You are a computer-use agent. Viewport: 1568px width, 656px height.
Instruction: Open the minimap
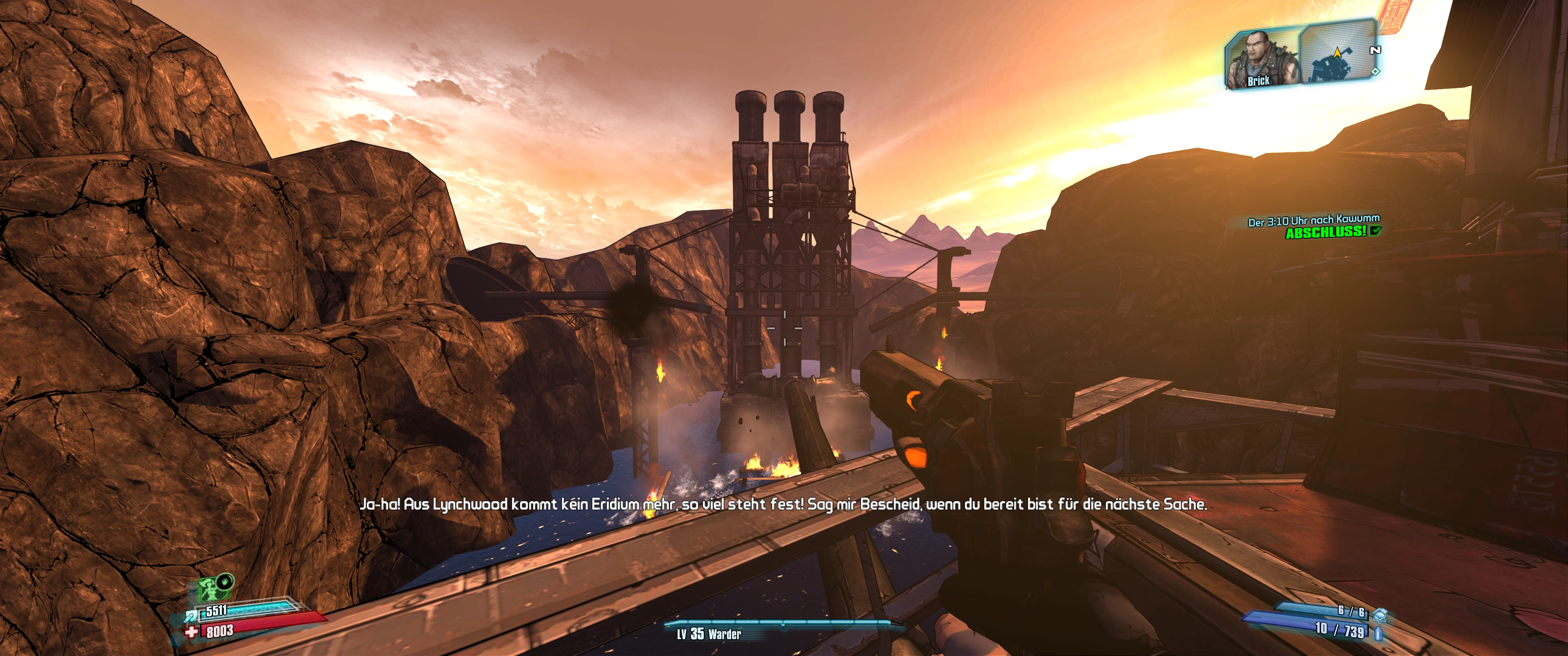tap(1338, 54)
